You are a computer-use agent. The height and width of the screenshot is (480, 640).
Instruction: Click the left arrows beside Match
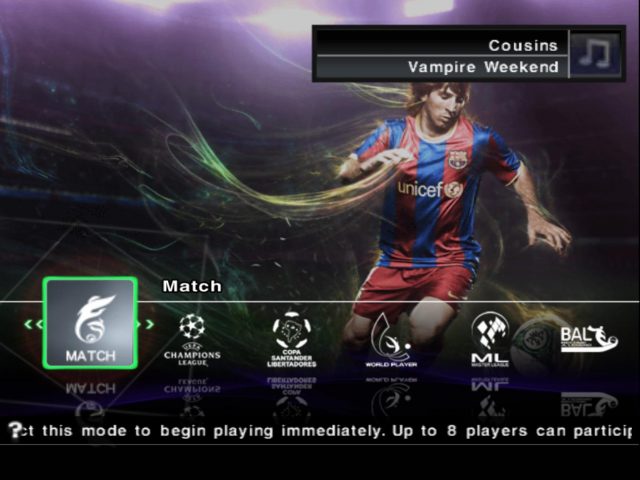pos(33,323)
